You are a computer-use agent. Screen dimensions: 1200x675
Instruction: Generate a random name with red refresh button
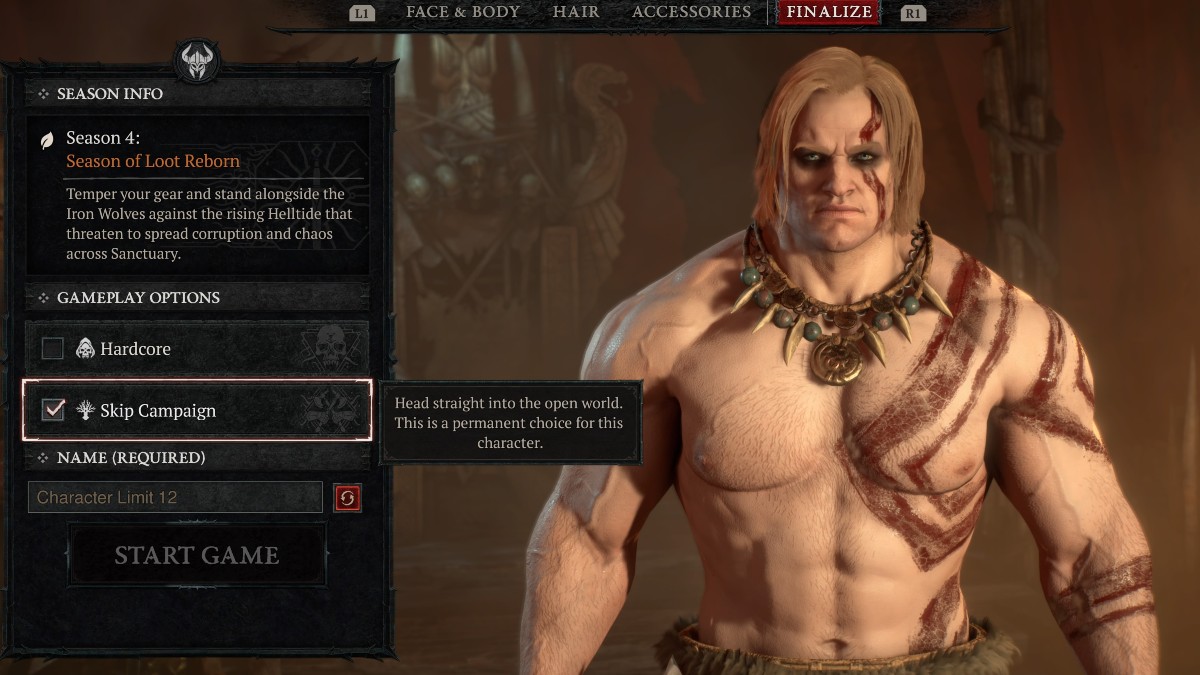[347, 497]
